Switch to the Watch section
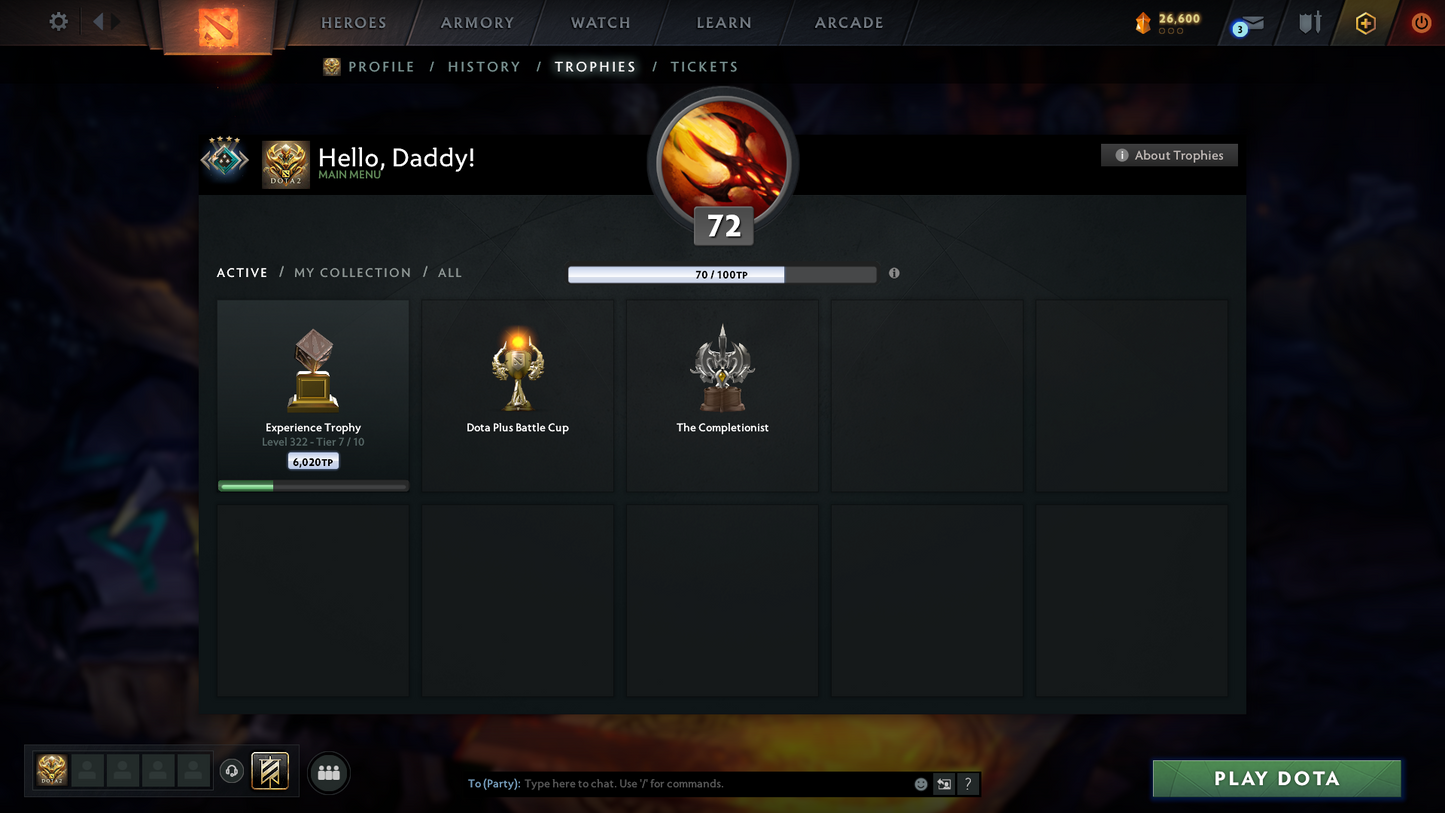Image resolution: width=1445 pixels, height=813 pixels. pyautogui.click(x=600, y=23)
